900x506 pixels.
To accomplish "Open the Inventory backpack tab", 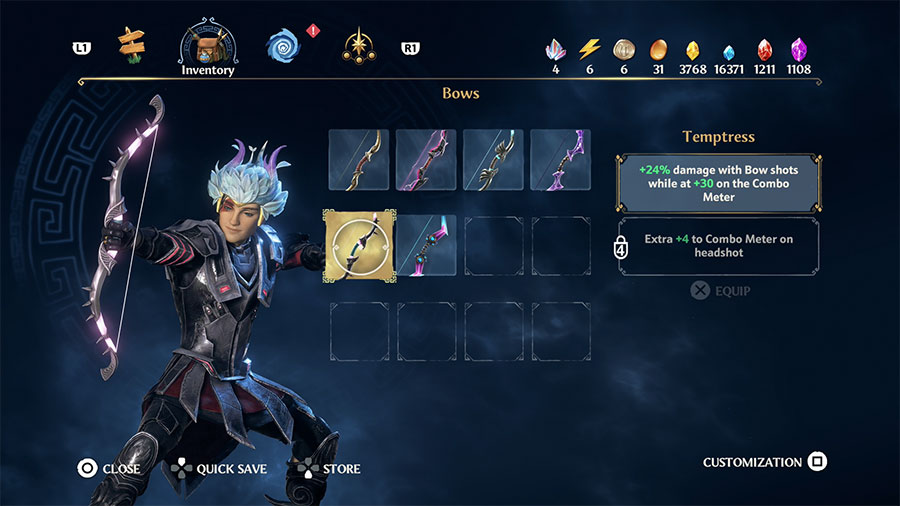I will pyautogui.click(x=208, y=46).
